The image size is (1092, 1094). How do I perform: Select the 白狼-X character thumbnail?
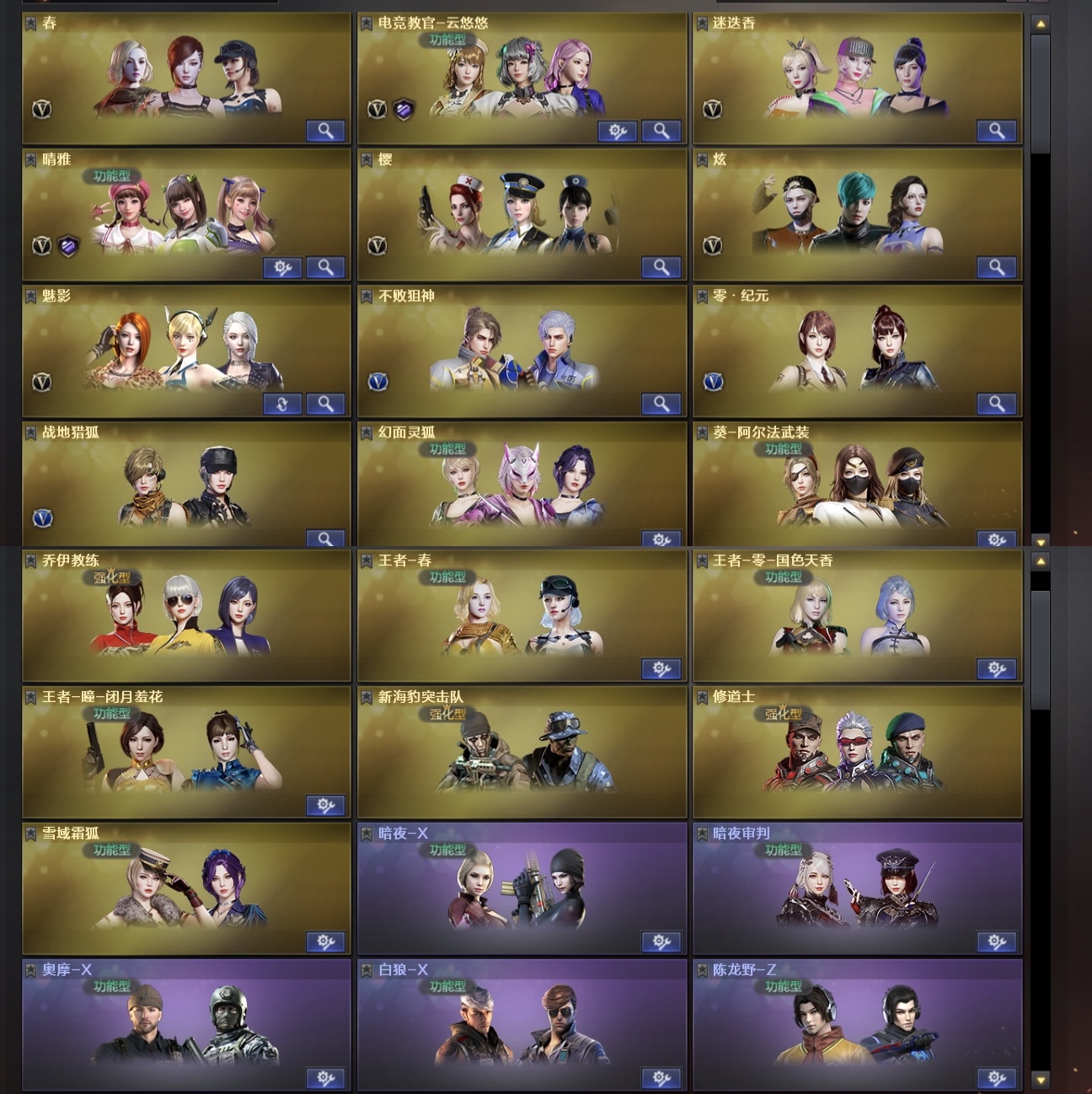click(522, 1025)
